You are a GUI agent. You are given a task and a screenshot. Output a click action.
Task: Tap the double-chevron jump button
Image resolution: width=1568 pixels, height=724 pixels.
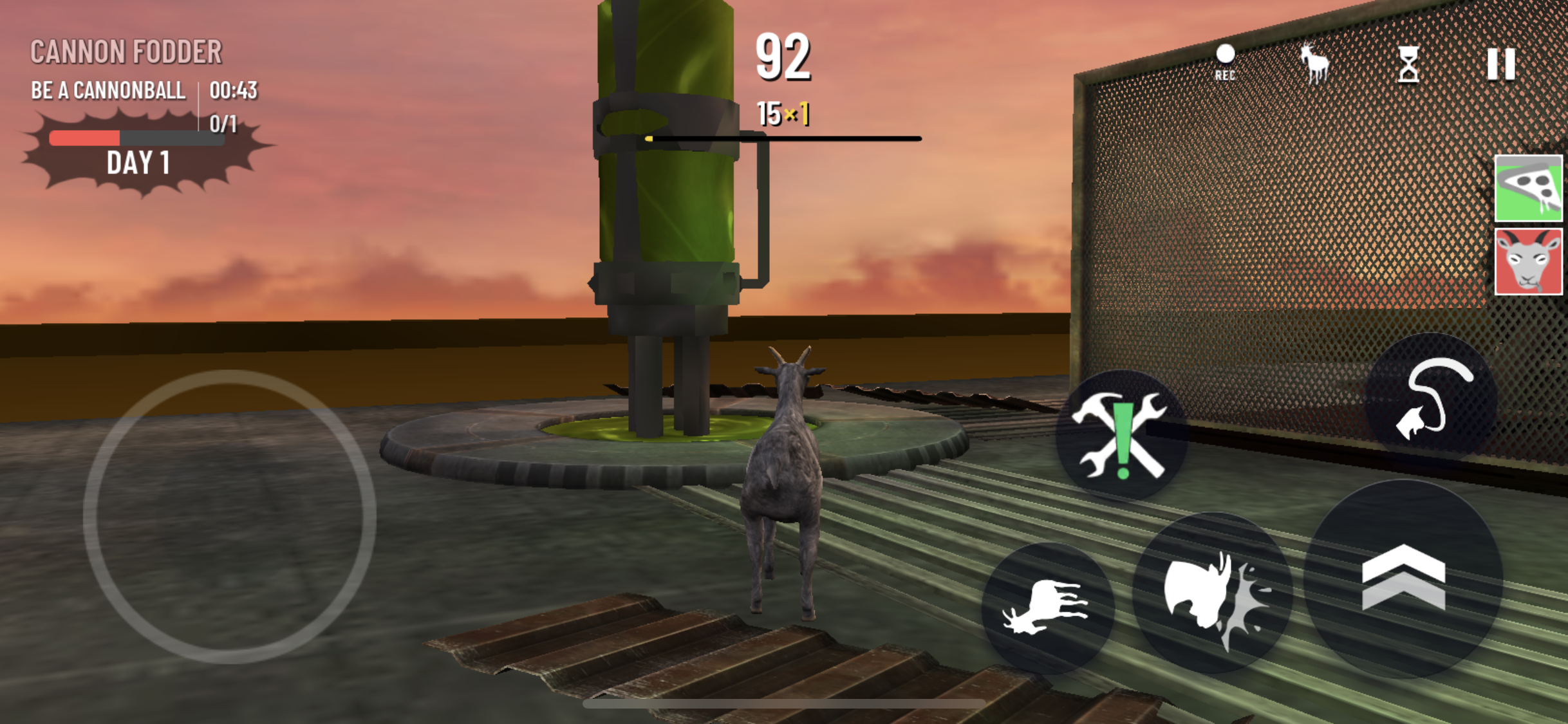tap(1404, 578)
